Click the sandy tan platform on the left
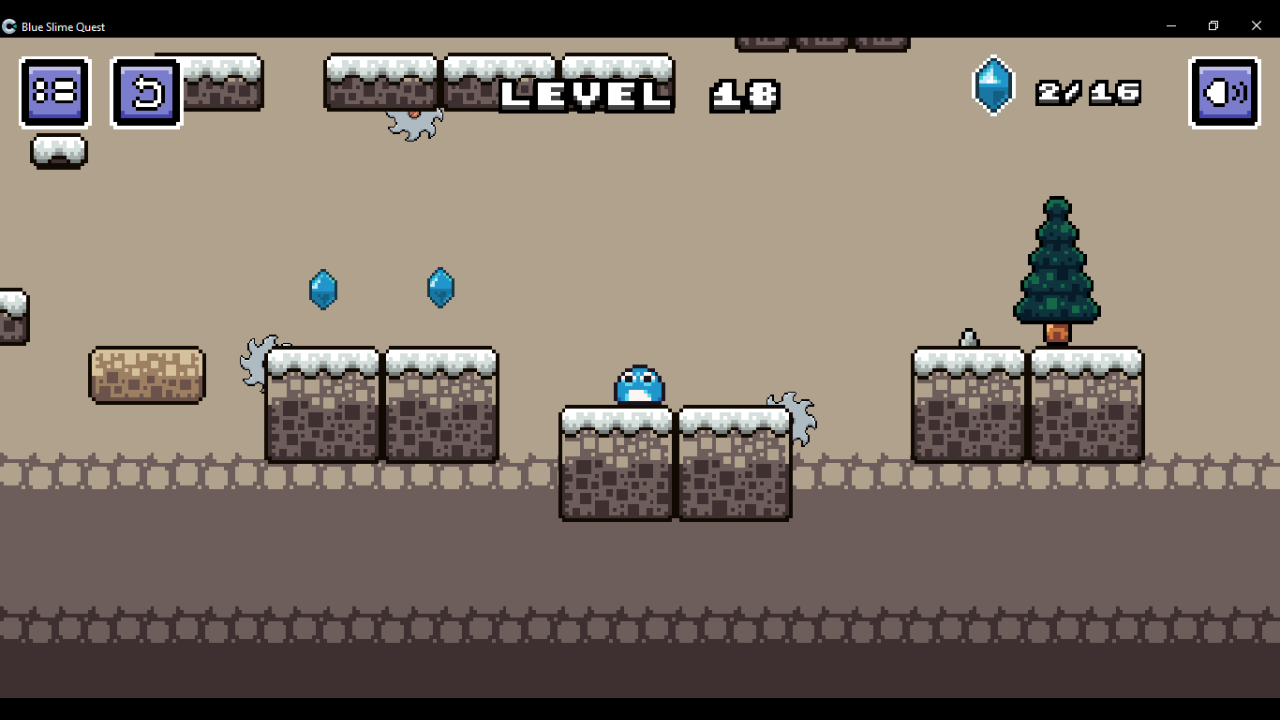1280x720 pixels. coord(147,375)
